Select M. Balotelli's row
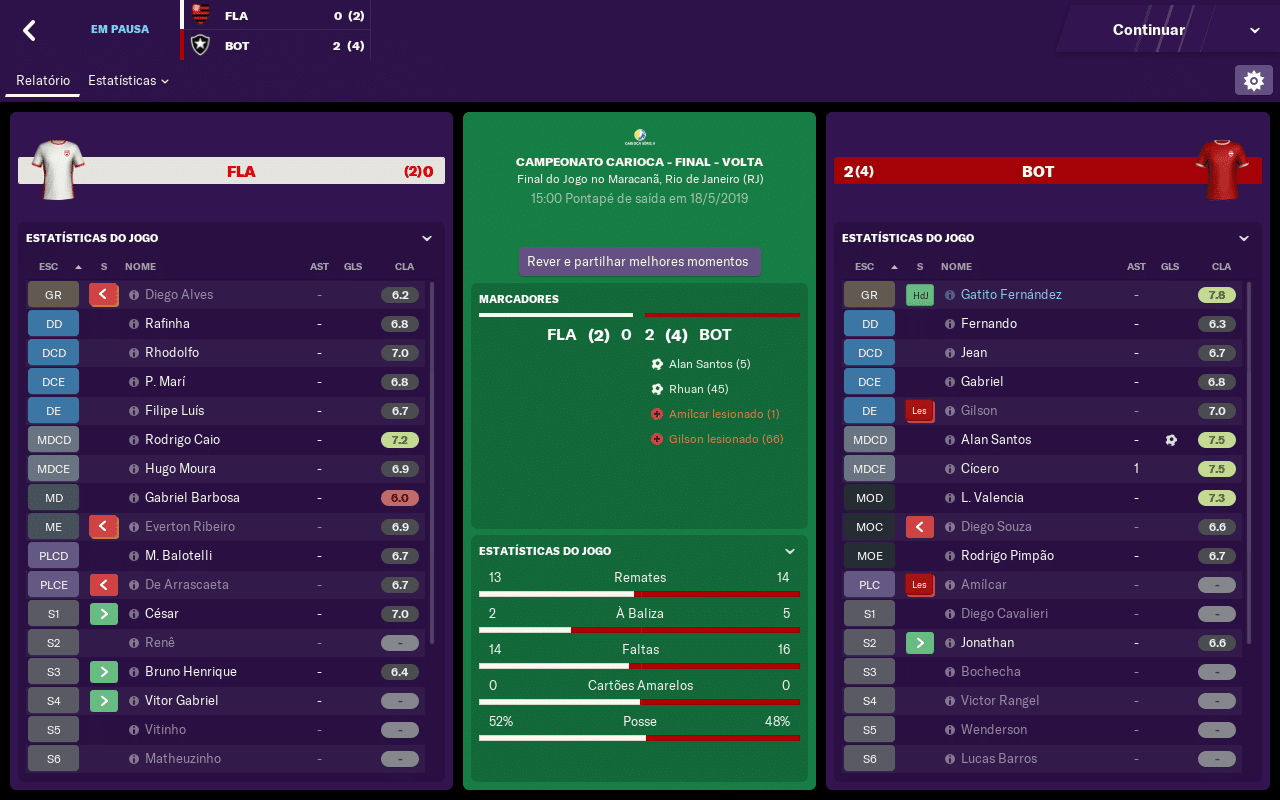The height and width of the screenshot is (800, 1280). [x=178, y=556]
